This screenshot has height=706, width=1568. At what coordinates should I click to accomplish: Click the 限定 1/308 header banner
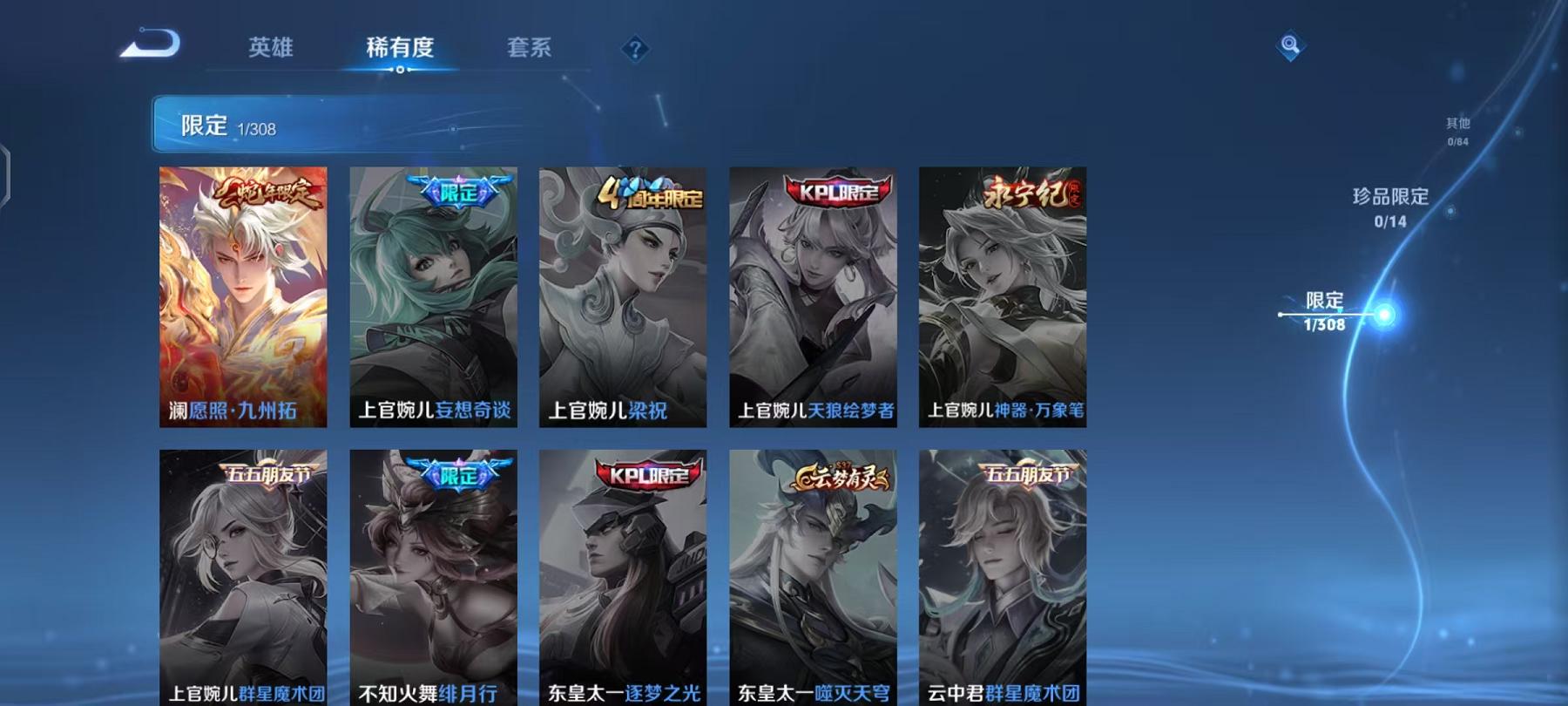pos(348,128)
